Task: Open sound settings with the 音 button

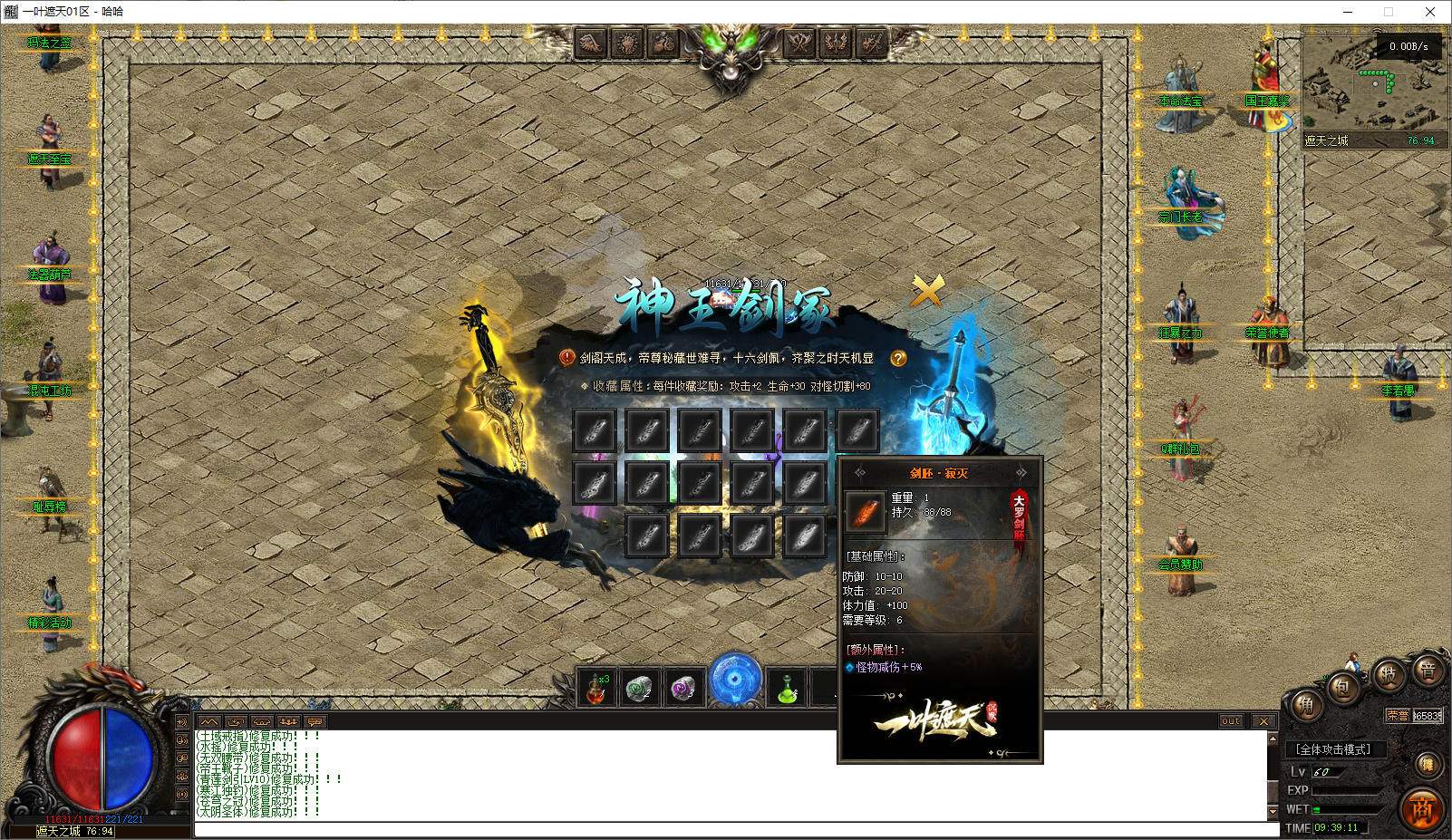Action: [x=1428, y=671]
